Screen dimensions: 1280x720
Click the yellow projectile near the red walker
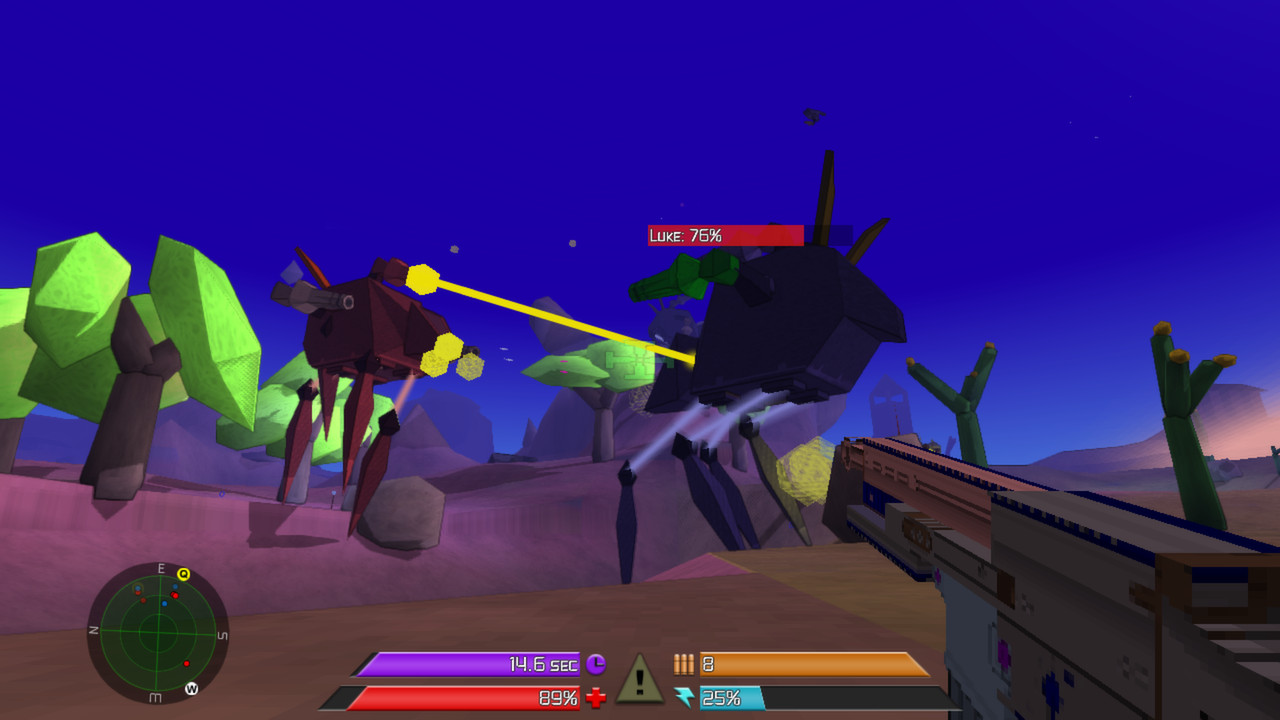pyautogui.click(x=425, y=277)
